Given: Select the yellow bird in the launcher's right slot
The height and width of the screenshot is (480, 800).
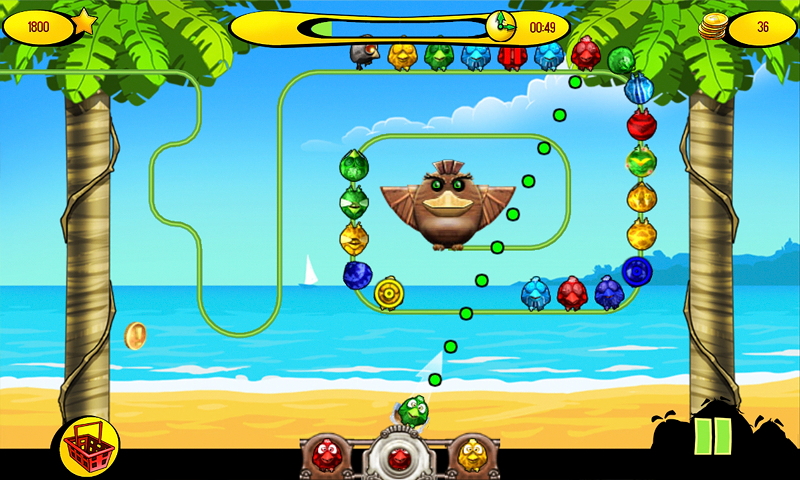Looking at the screenshot, I should click(x=470, y=455).
